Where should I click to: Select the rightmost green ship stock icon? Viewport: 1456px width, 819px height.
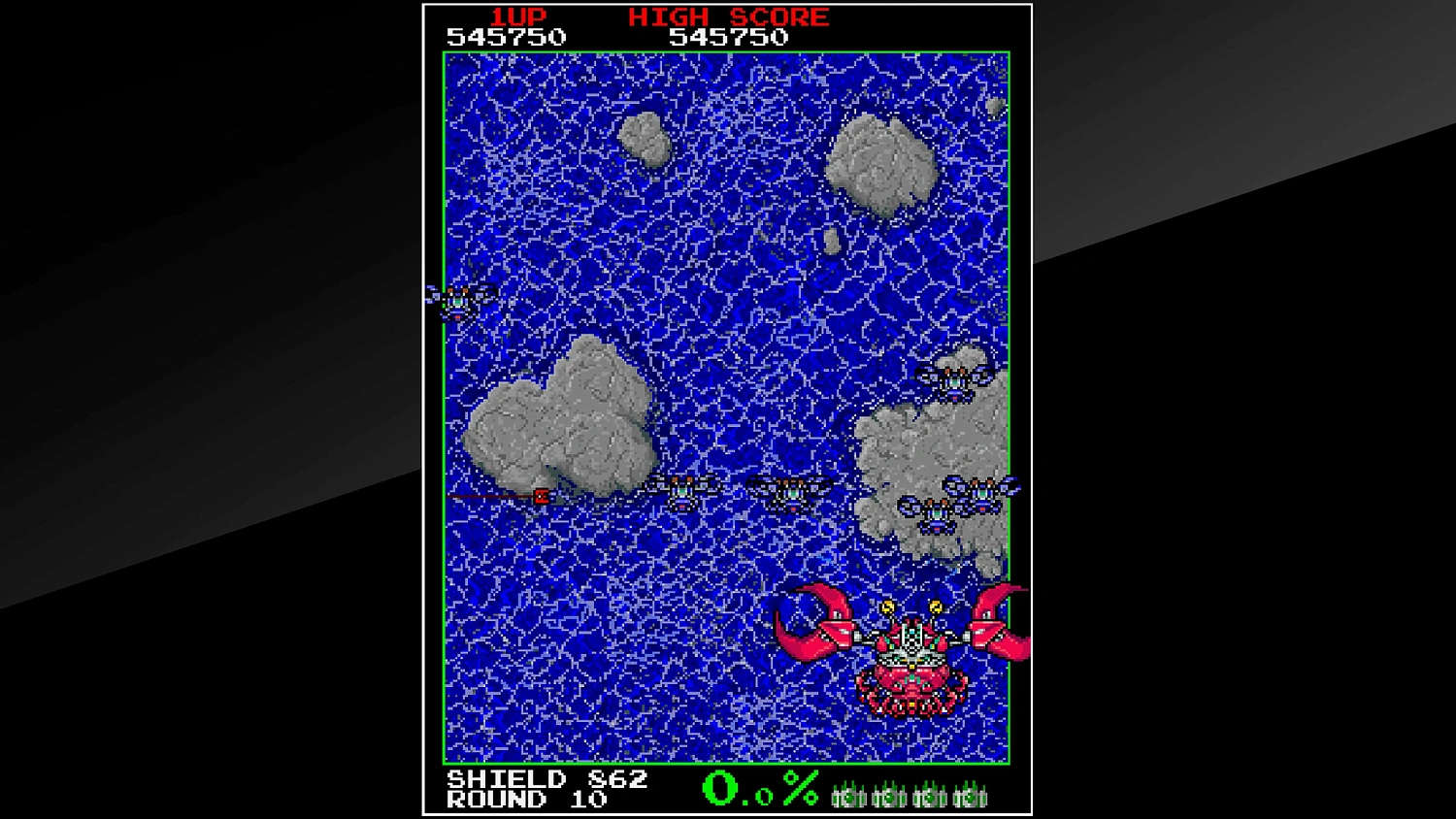(971, 797)
